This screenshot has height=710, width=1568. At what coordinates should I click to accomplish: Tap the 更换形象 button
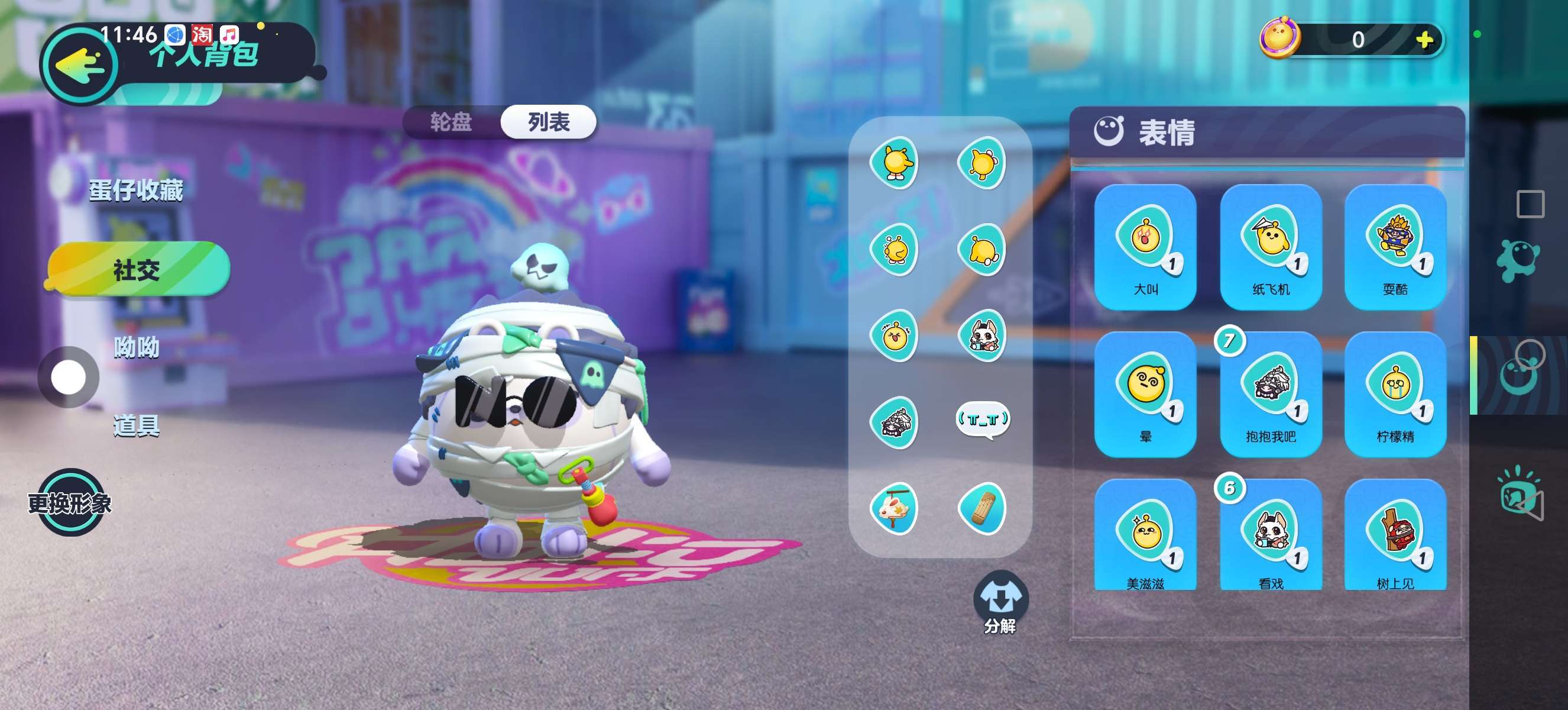(x=70, y=502)
